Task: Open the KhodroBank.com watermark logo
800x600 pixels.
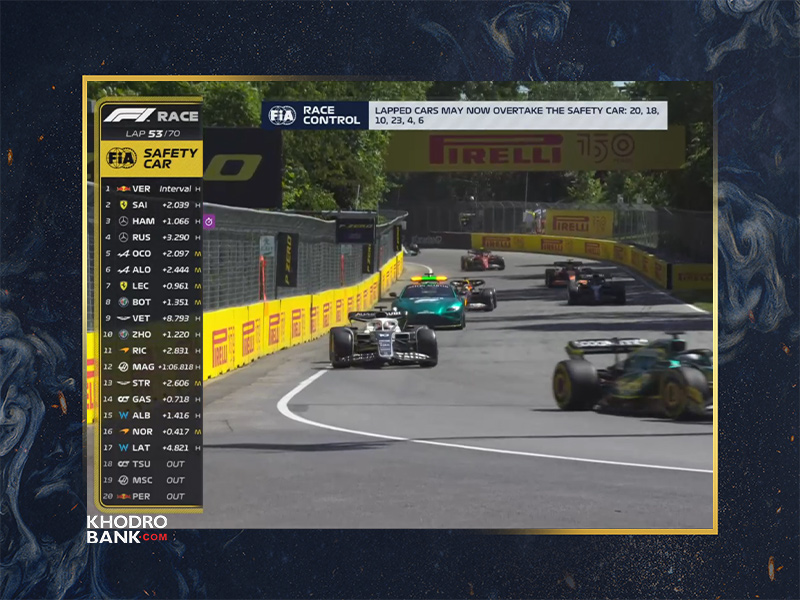Action: (x=127, y=529)
